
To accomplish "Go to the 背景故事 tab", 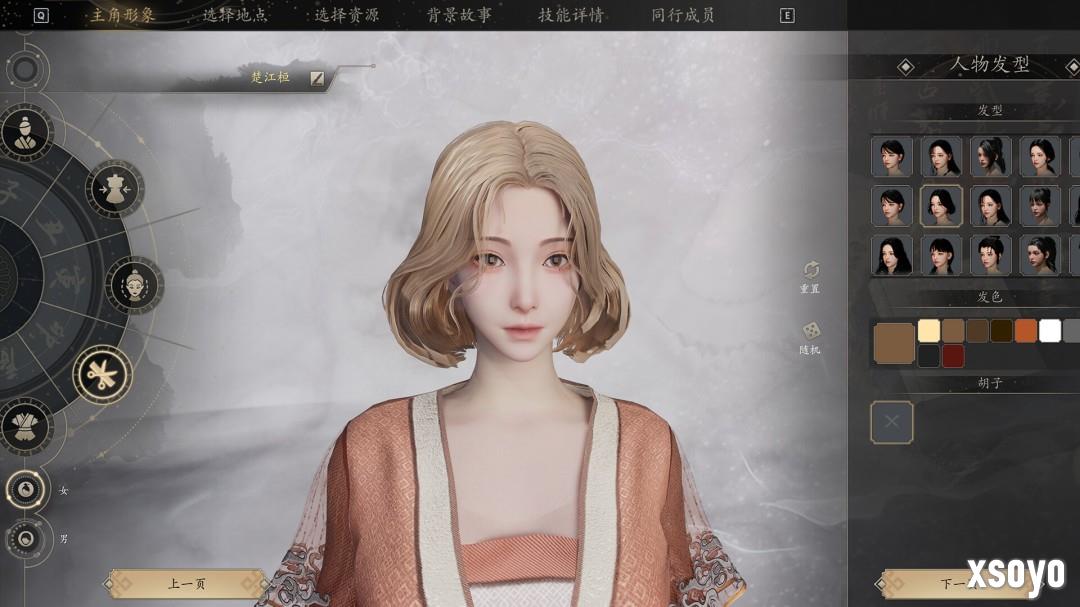I will pyautogui.click(x=459, y=15).
